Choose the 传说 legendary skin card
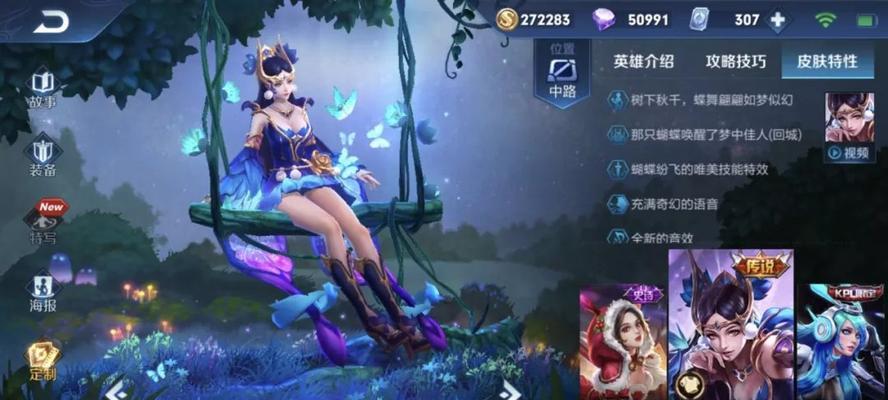The height and width of the screenshot is (400, 888). [x=730, y=325]
